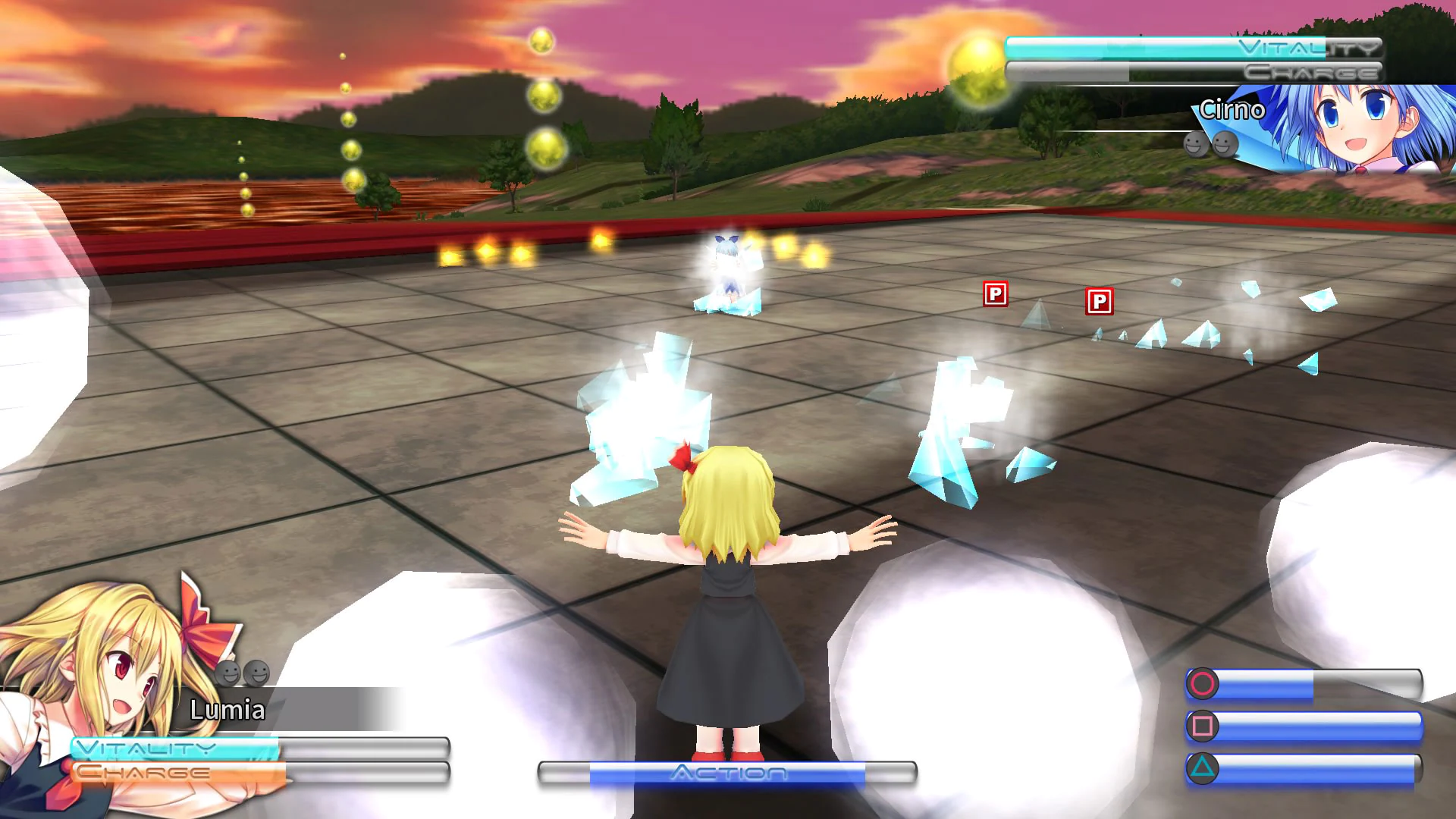
Task: Click the first red P power-up icon
Action: (996, 296)
